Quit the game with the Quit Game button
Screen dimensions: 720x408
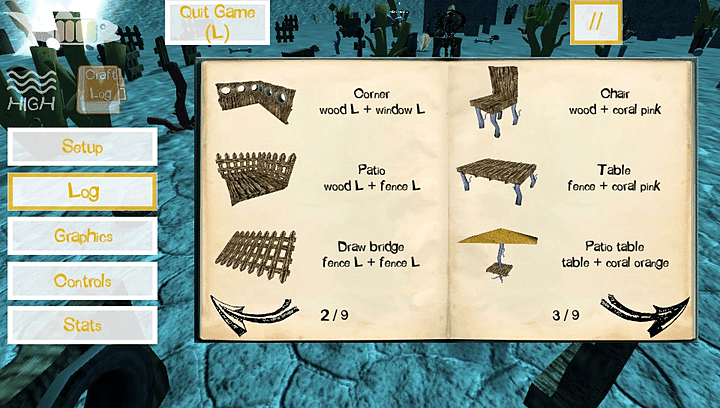[217, 22]
